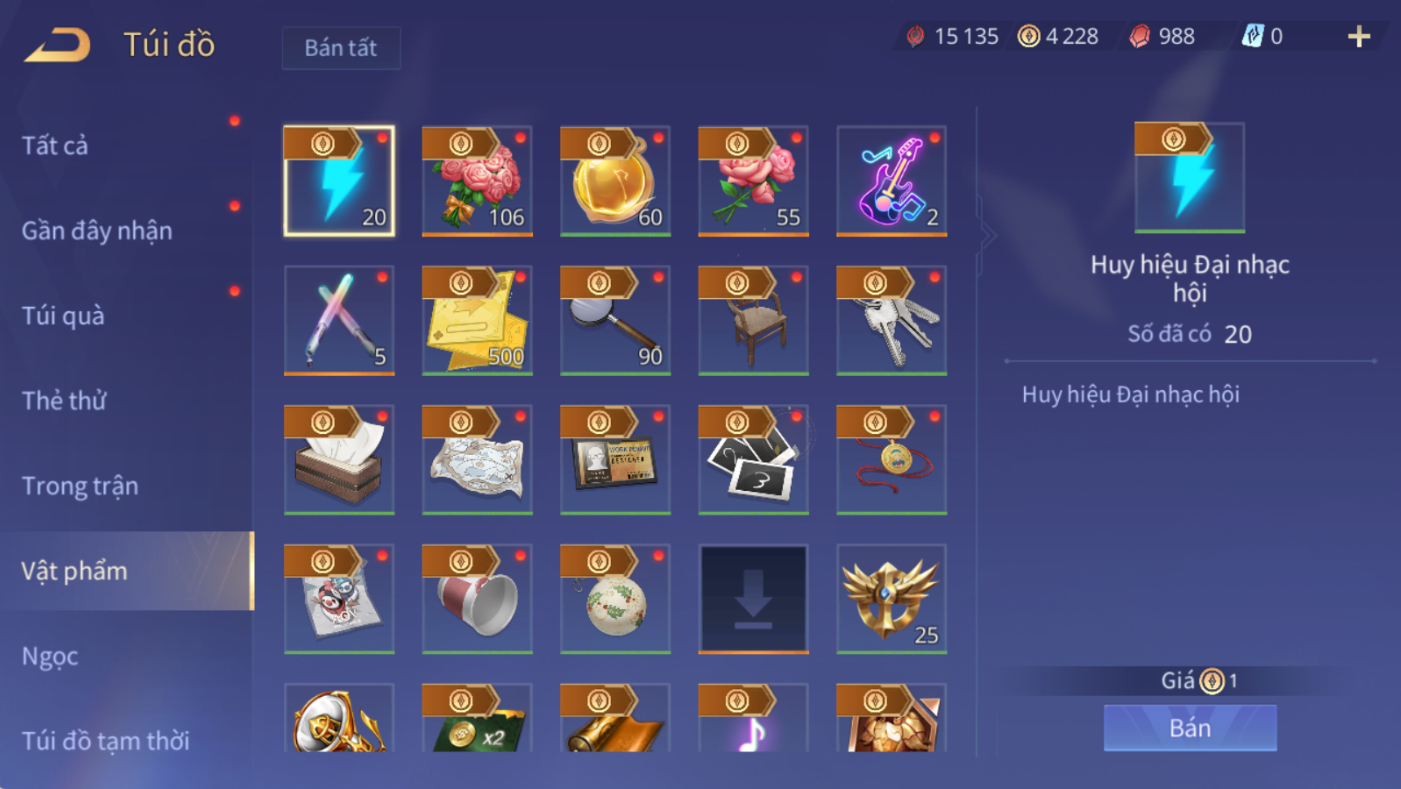Viewport: 1401px width, 789px height.
Task: Select the Túi quà category
Action: coord(63,316)
